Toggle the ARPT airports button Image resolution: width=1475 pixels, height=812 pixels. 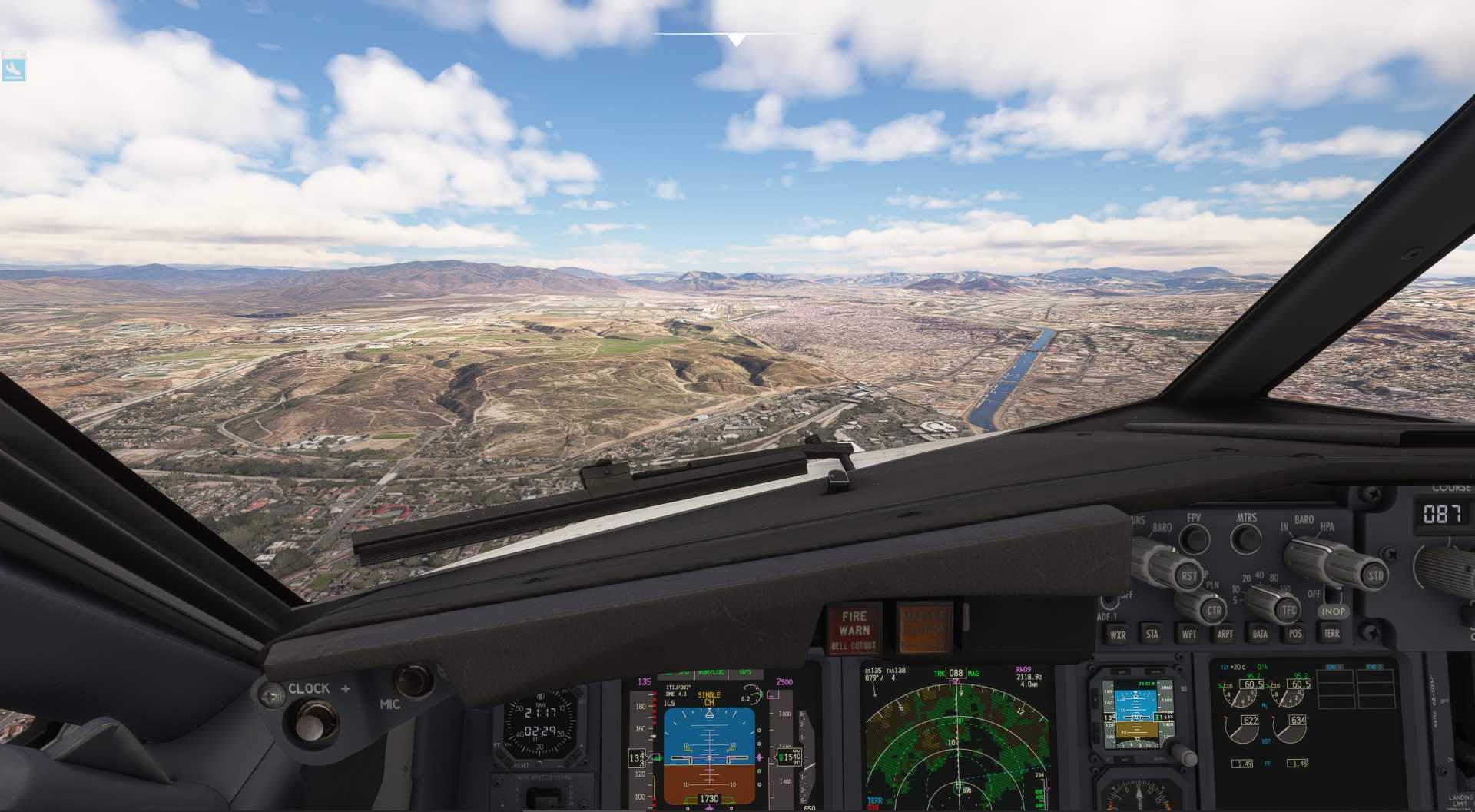pyautogui.click(x=1225, y=634)
